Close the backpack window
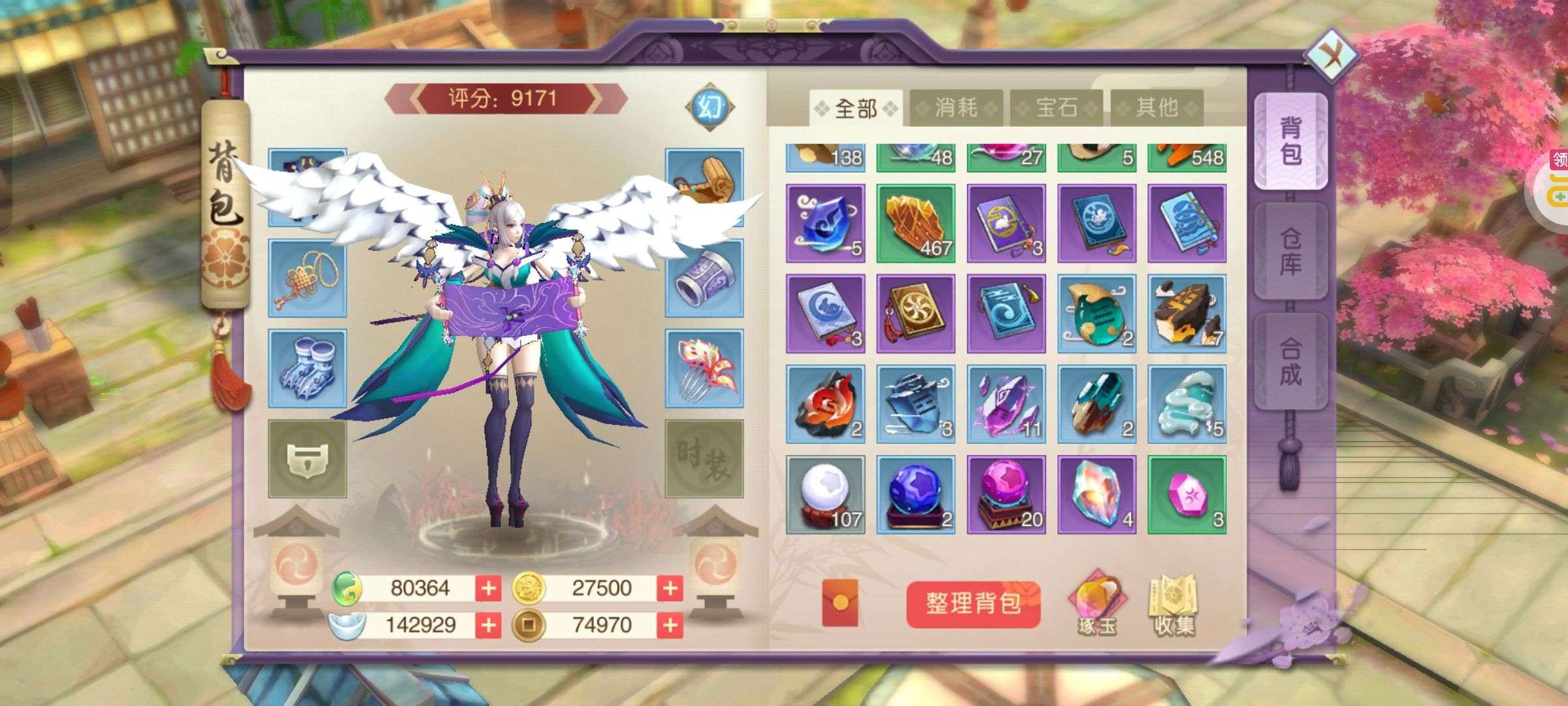The height and width of the screenshot is (706, 1568). (x=1330, y=55)
